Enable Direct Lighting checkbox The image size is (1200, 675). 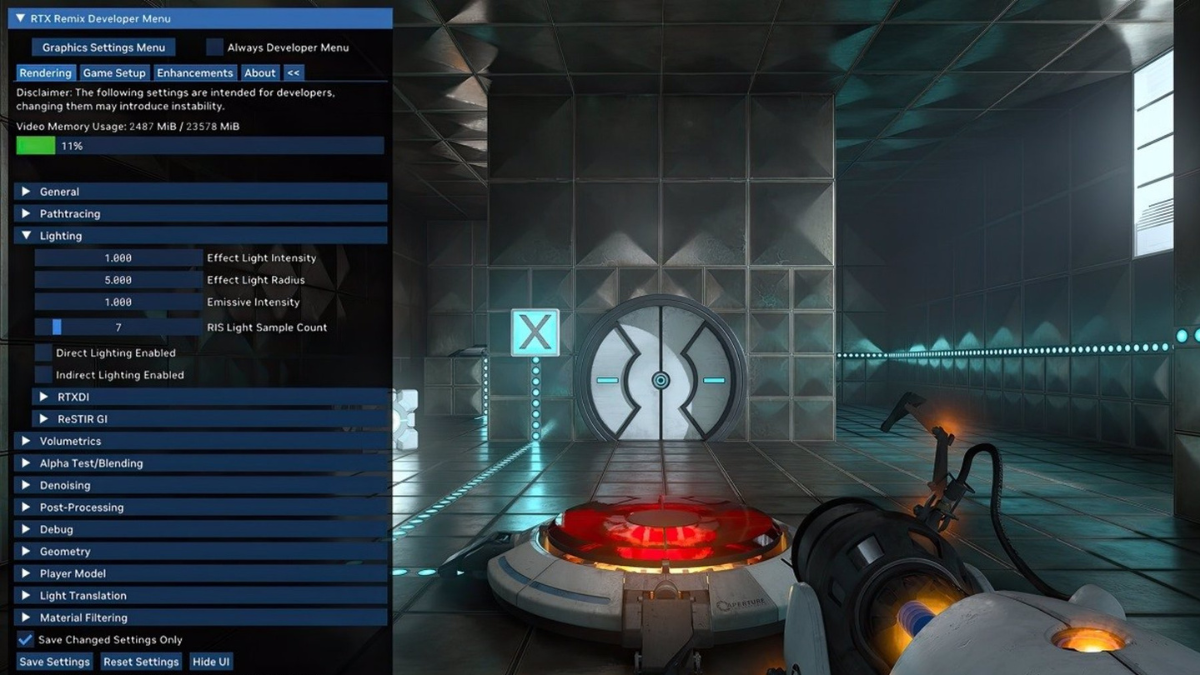44,353
